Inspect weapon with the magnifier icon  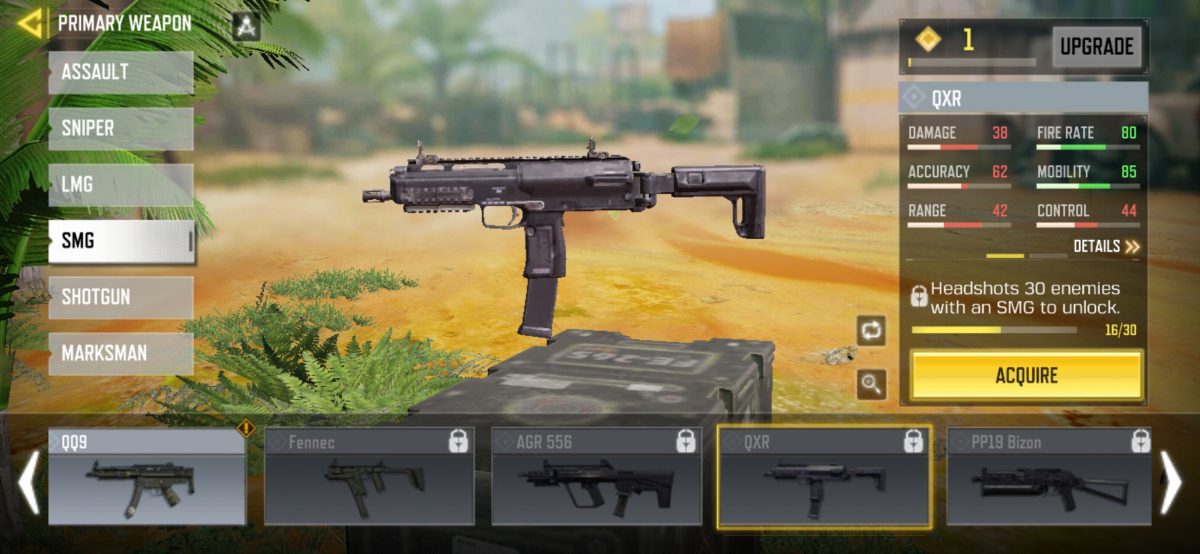tap(871, 383)
